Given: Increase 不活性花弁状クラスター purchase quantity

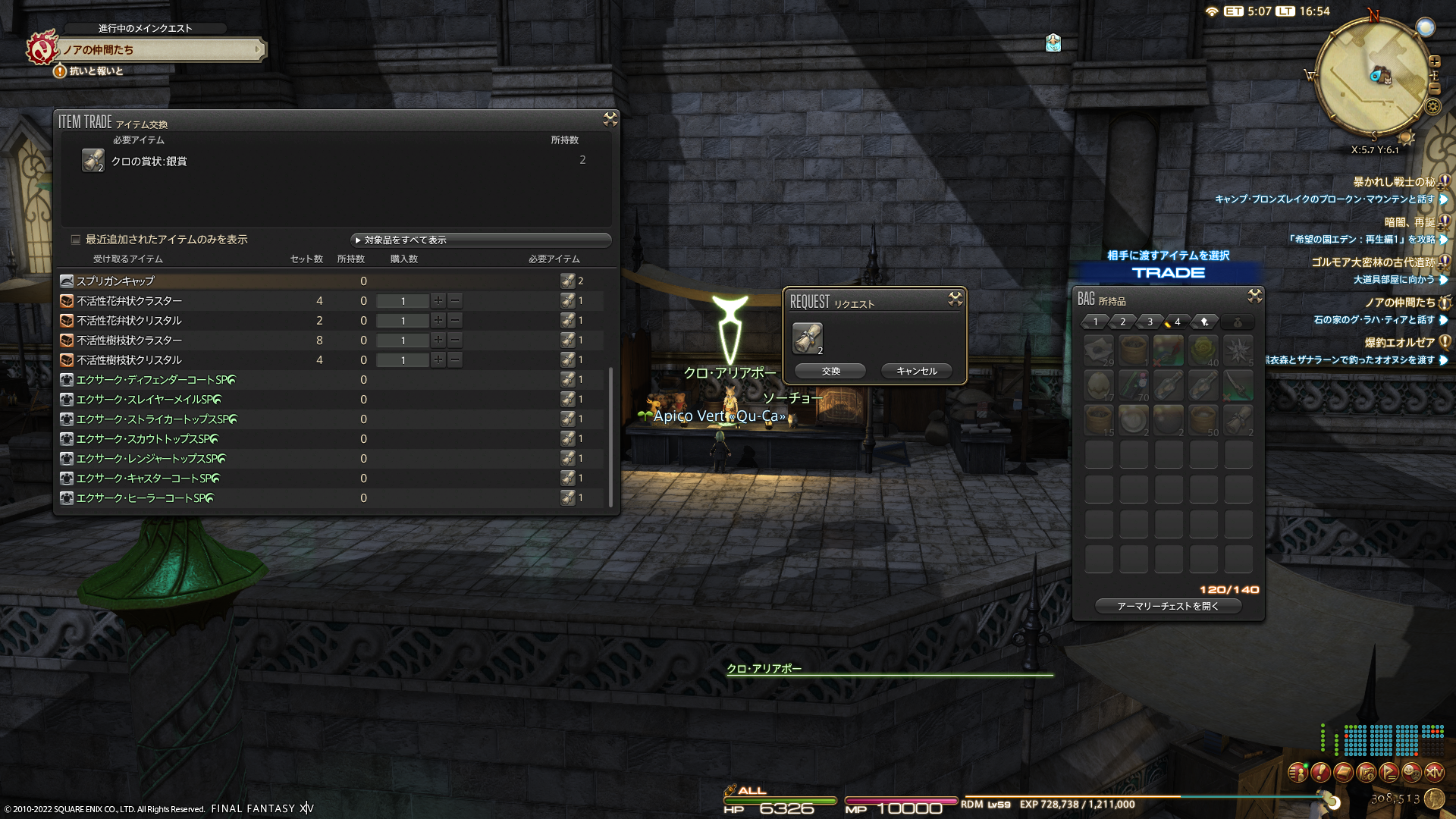Looking at the screenshot, I should coord(438,300).
